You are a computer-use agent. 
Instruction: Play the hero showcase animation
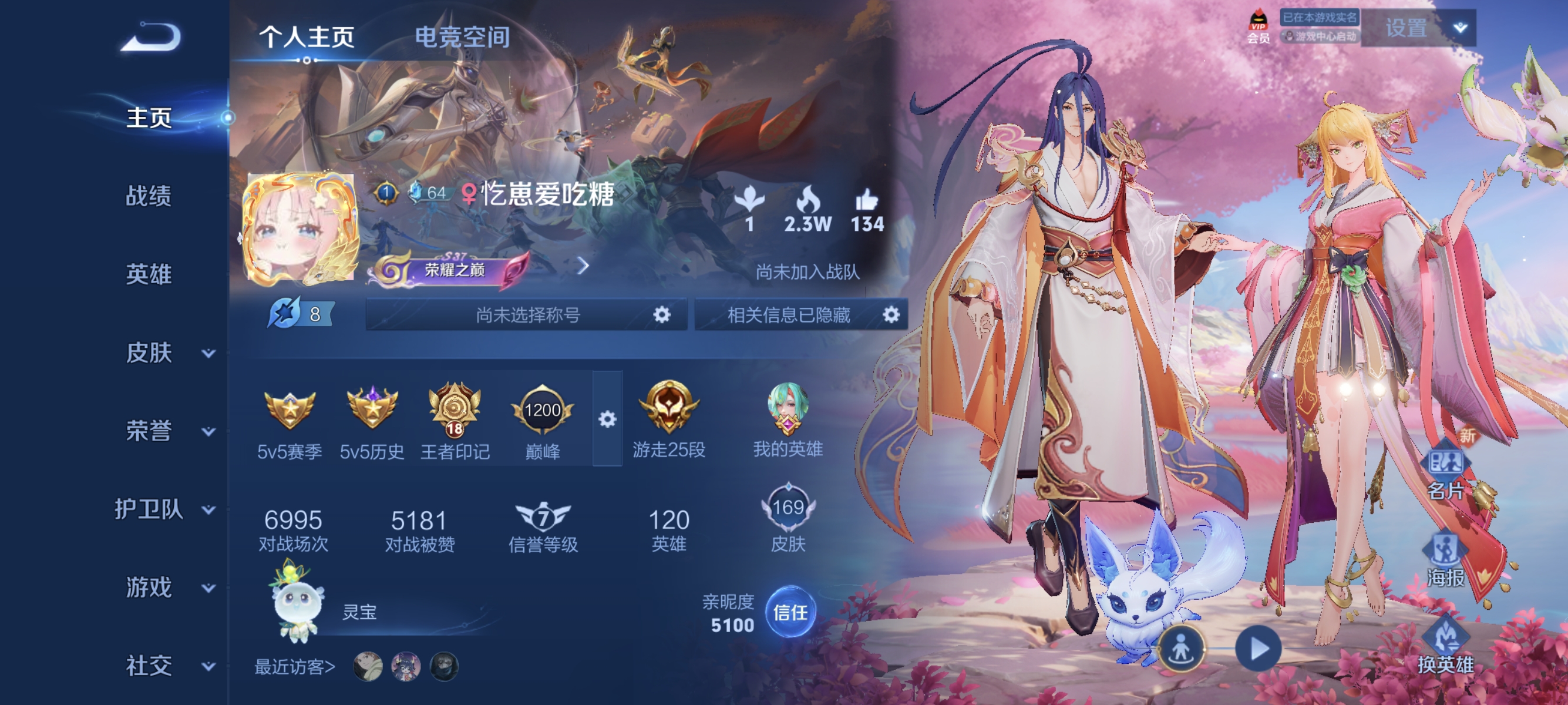click(x=1258, y=649)
